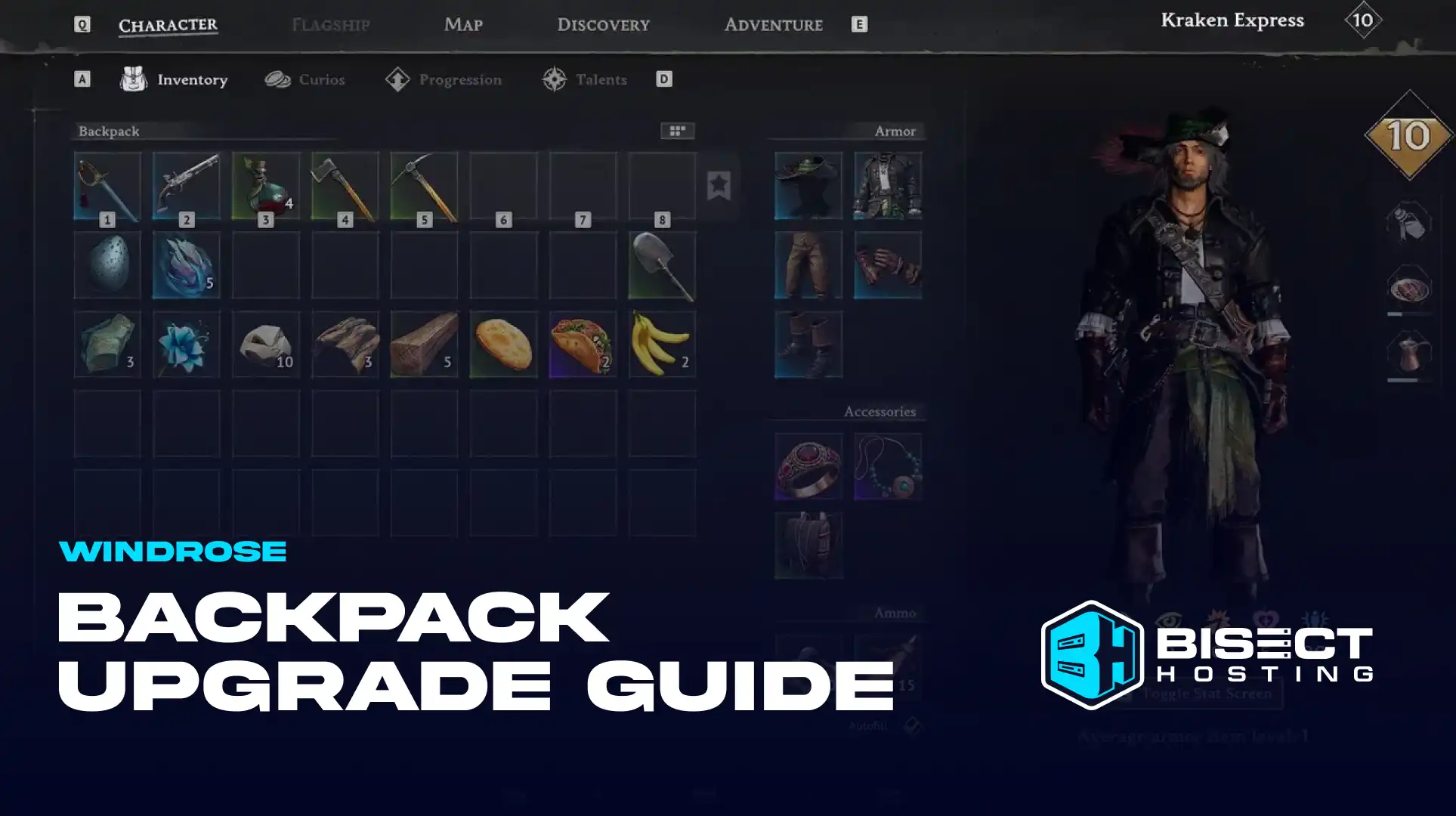Toggle the bookmark ribbon next to slot 8
Viewport: 1456px width, 816px height.
719,184
